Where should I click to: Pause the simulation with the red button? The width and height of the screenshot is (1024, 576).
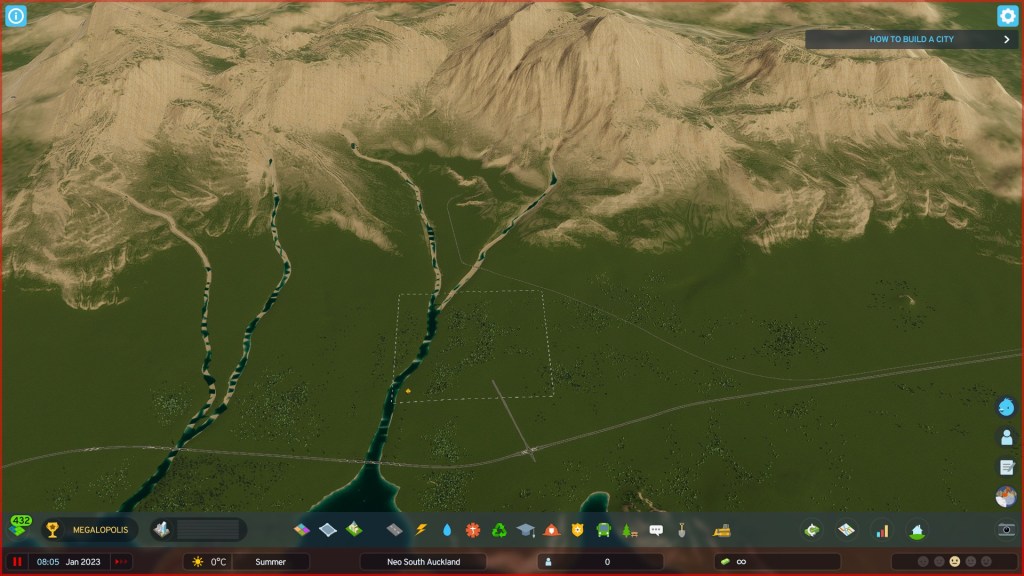point(17,562)
